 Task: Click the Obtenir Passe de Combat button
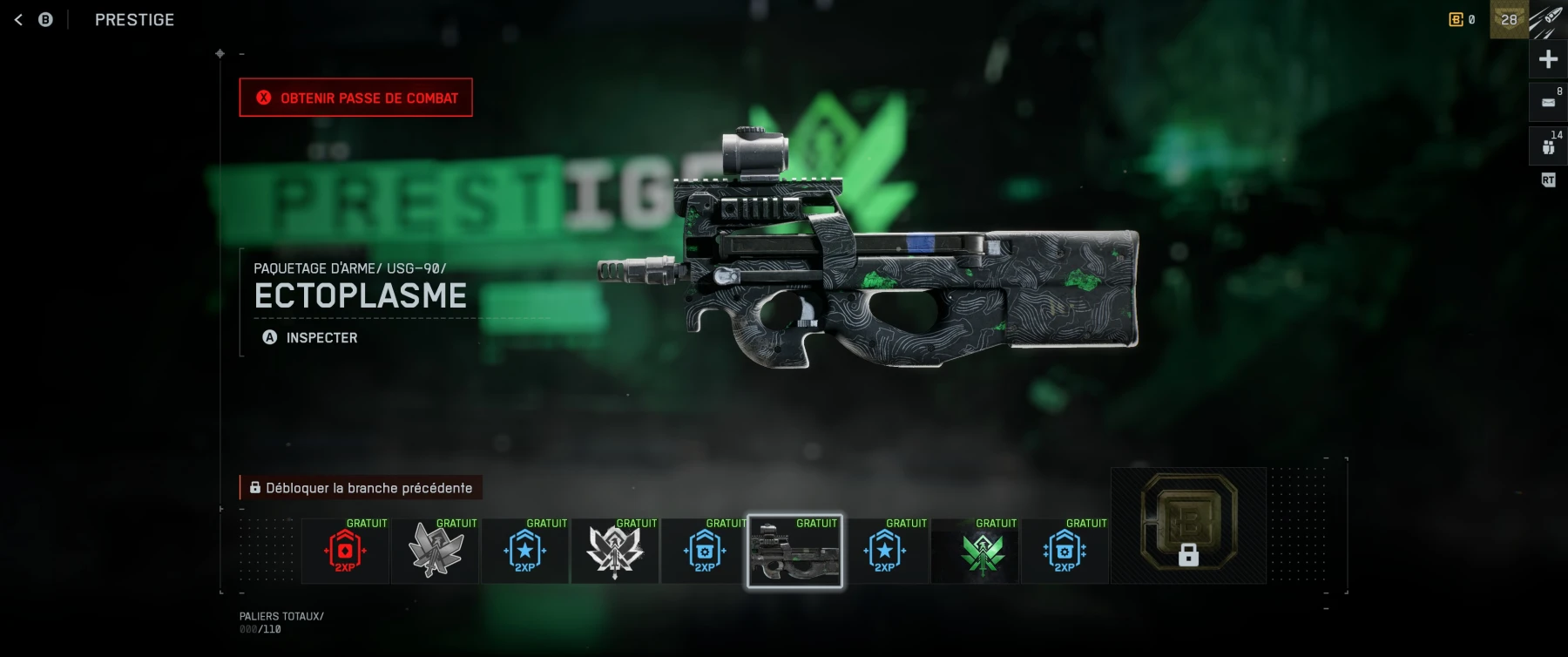(355, 98)
